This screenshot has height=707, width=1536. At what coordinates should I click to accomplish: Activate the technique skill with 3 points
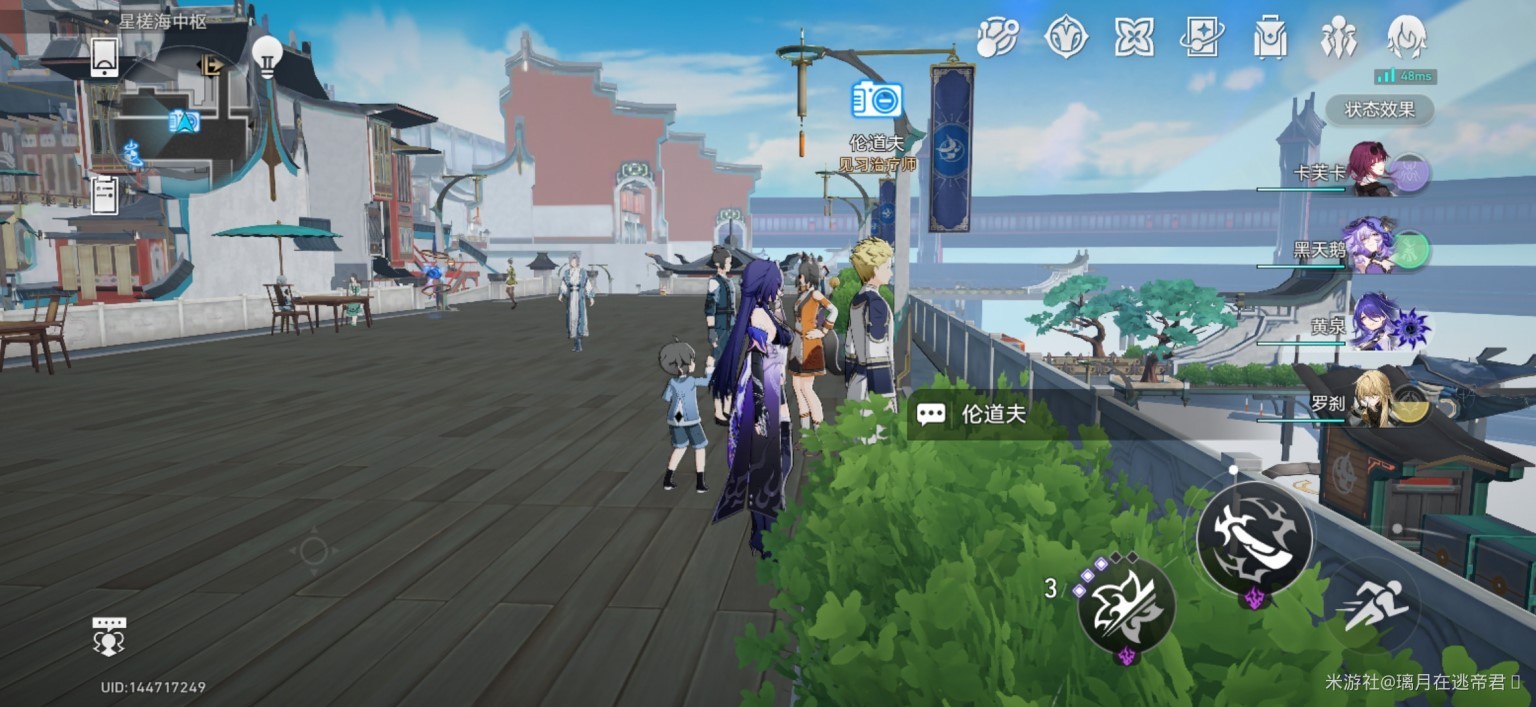pyautogui.click(x=1126, y=603)
